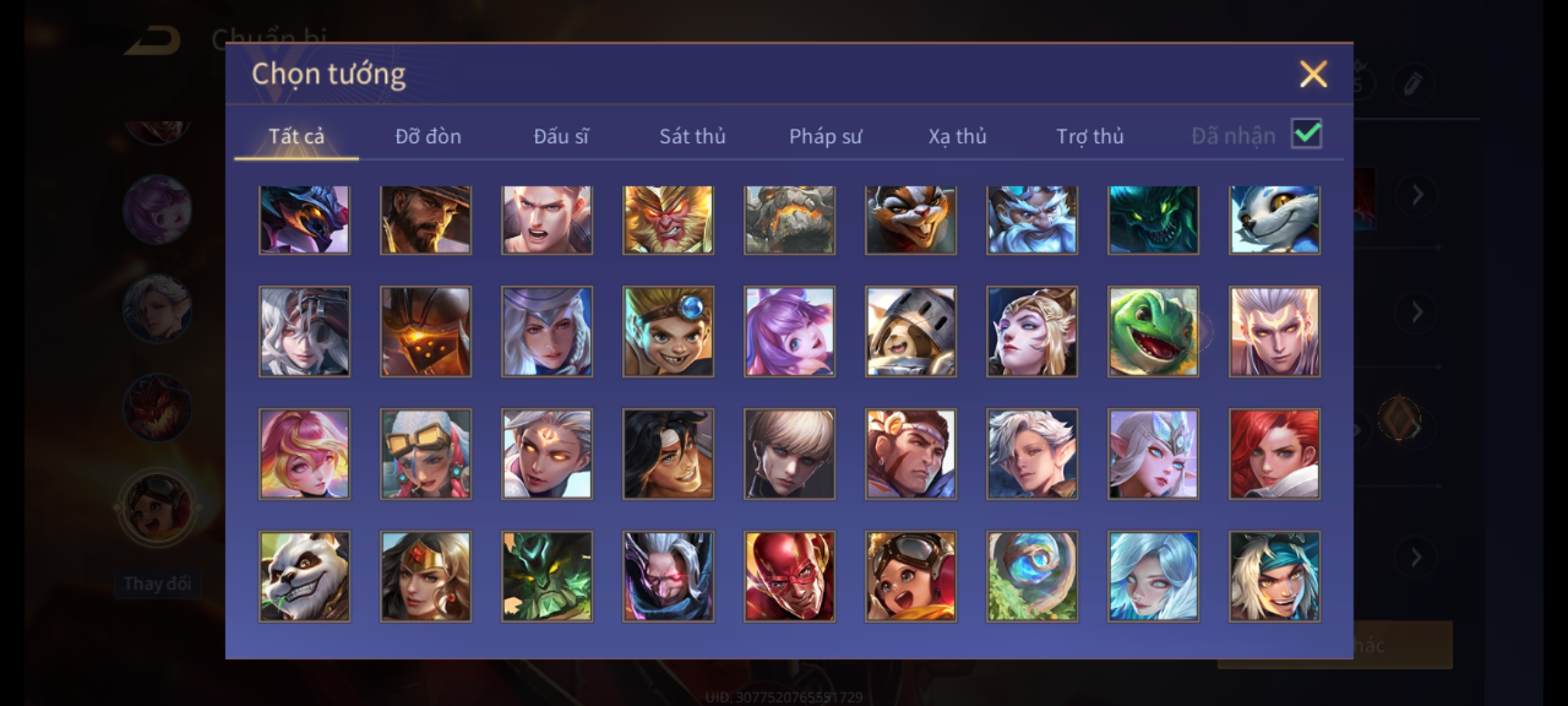This screenshot has width=1568, height=706.
Task: Toggle the Đã nhận checkbox
Action: pyautogui.click(x=1306, y=134)
